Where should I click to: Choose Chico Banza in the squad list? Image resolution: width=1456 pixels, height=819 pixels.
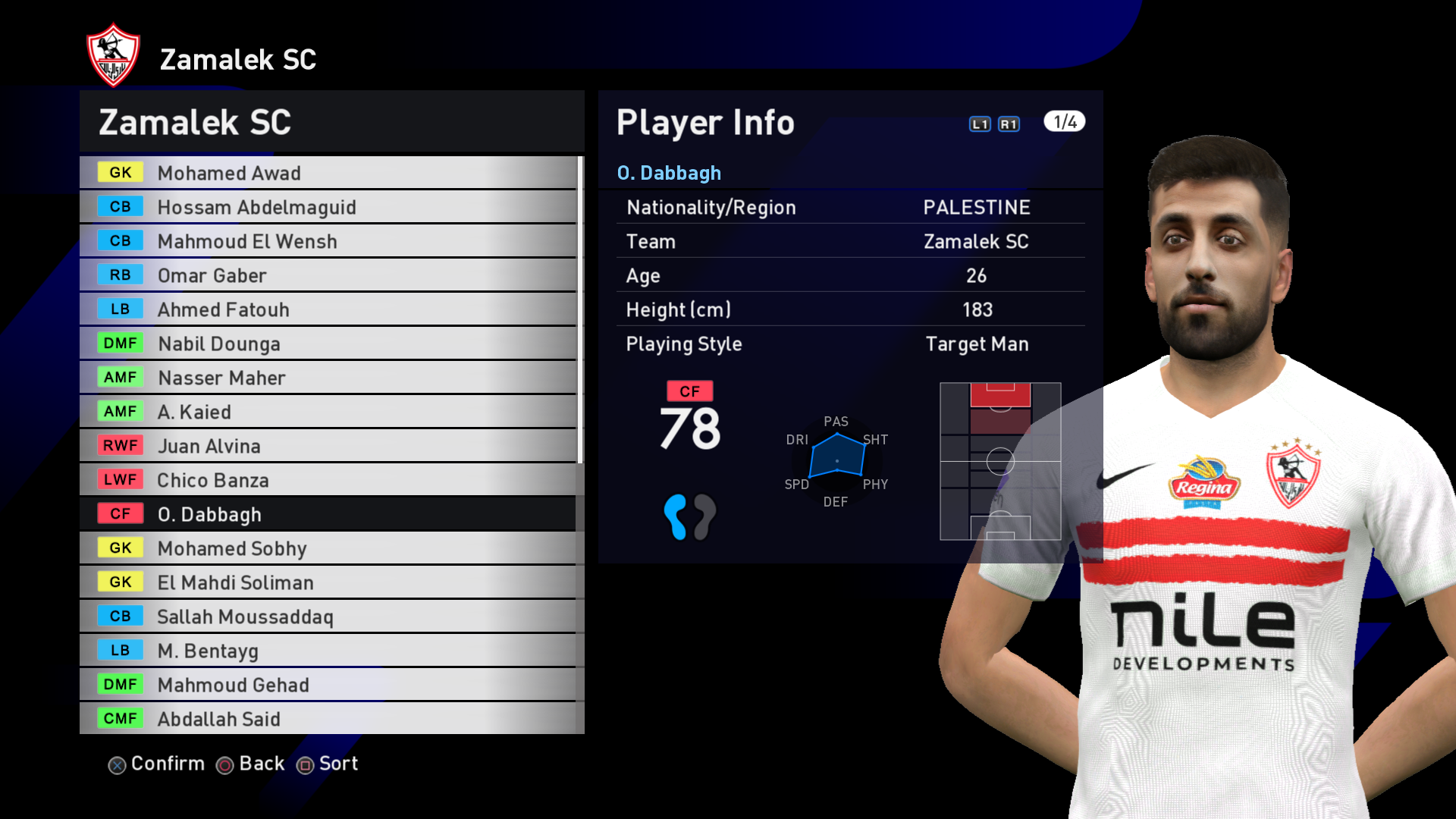328,480
